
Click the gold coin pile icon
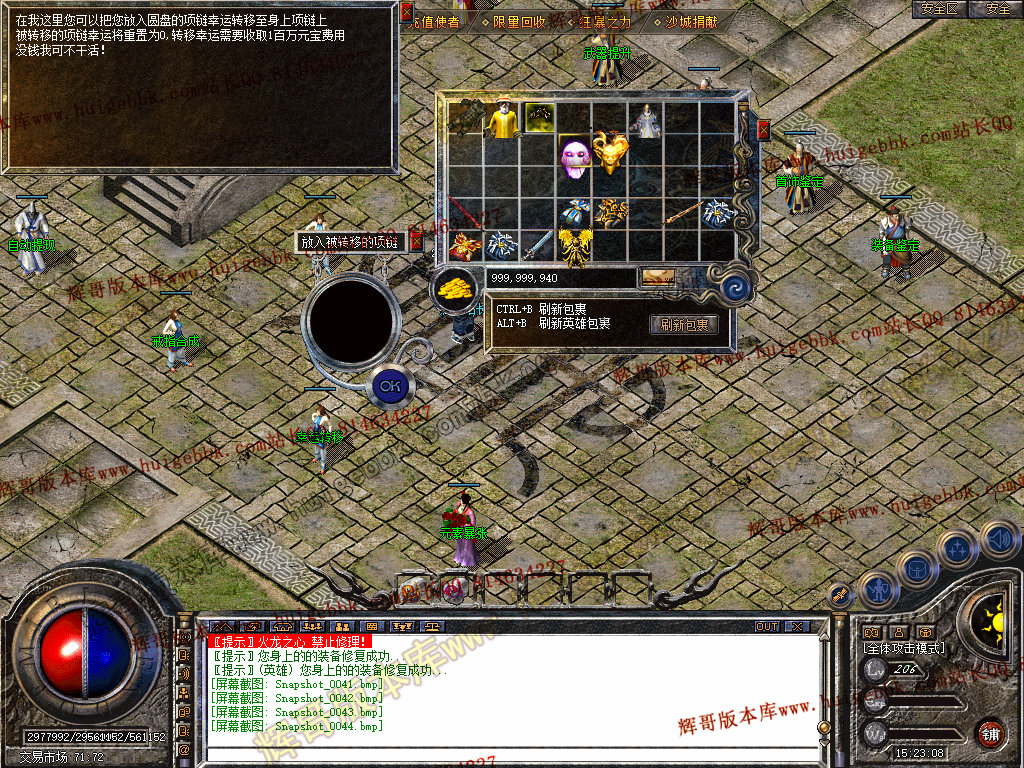[455, 288]
